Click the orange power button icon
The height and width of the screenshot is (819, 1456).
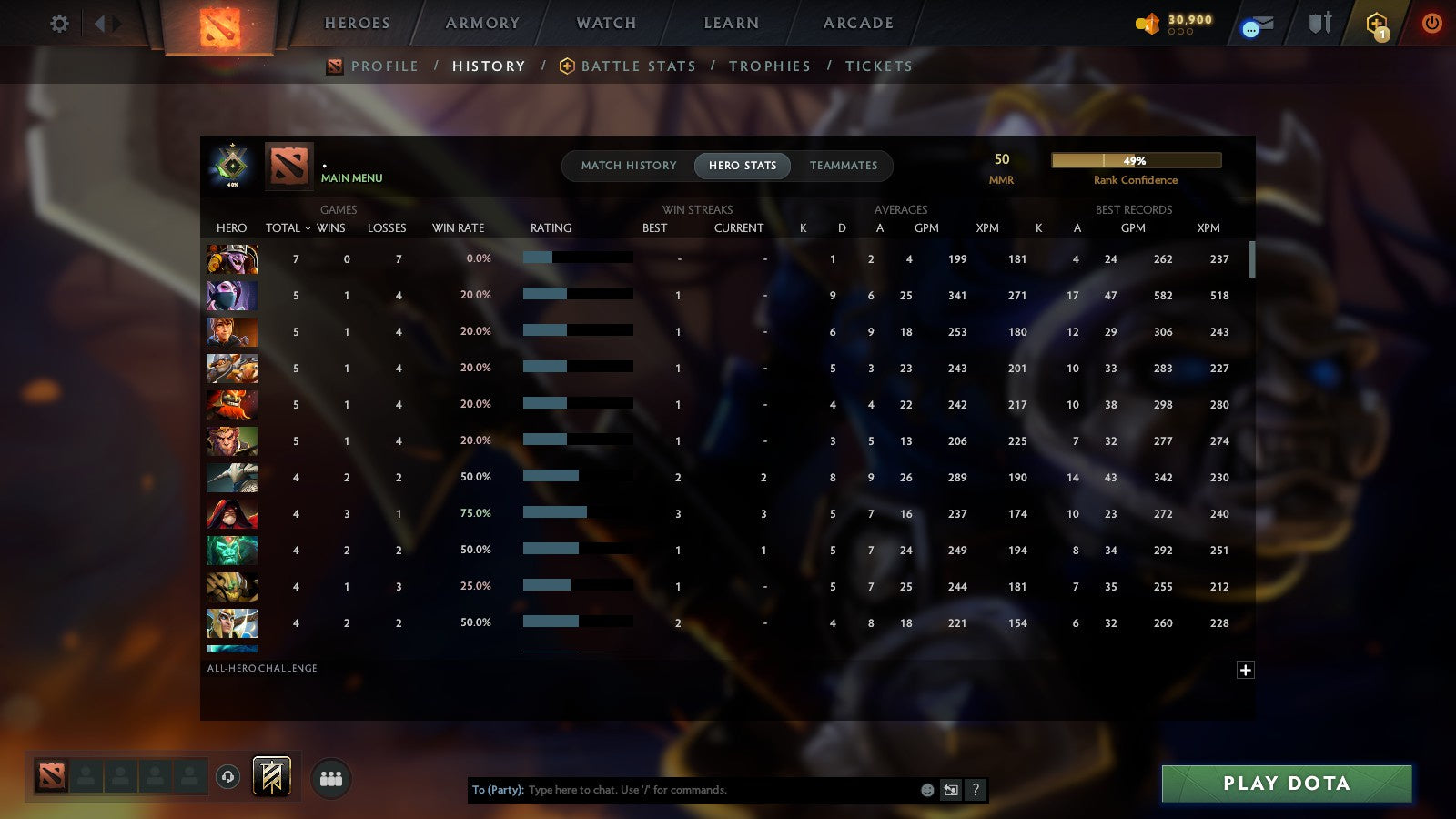tap(1431, 24)
